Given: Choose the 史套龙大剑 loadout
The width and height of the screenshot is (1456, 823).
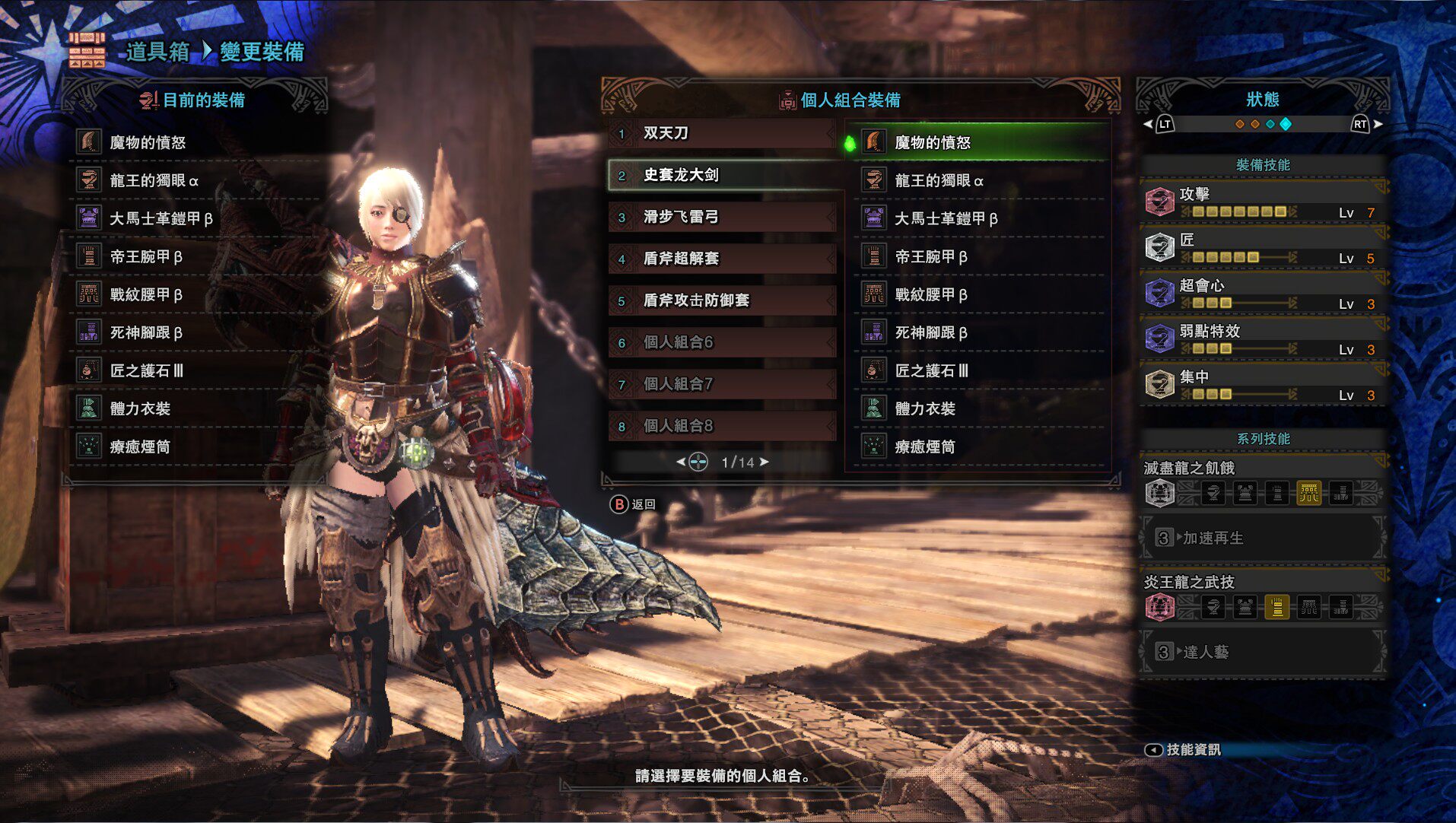Looking at the screenshot, I should coord(721,175).
